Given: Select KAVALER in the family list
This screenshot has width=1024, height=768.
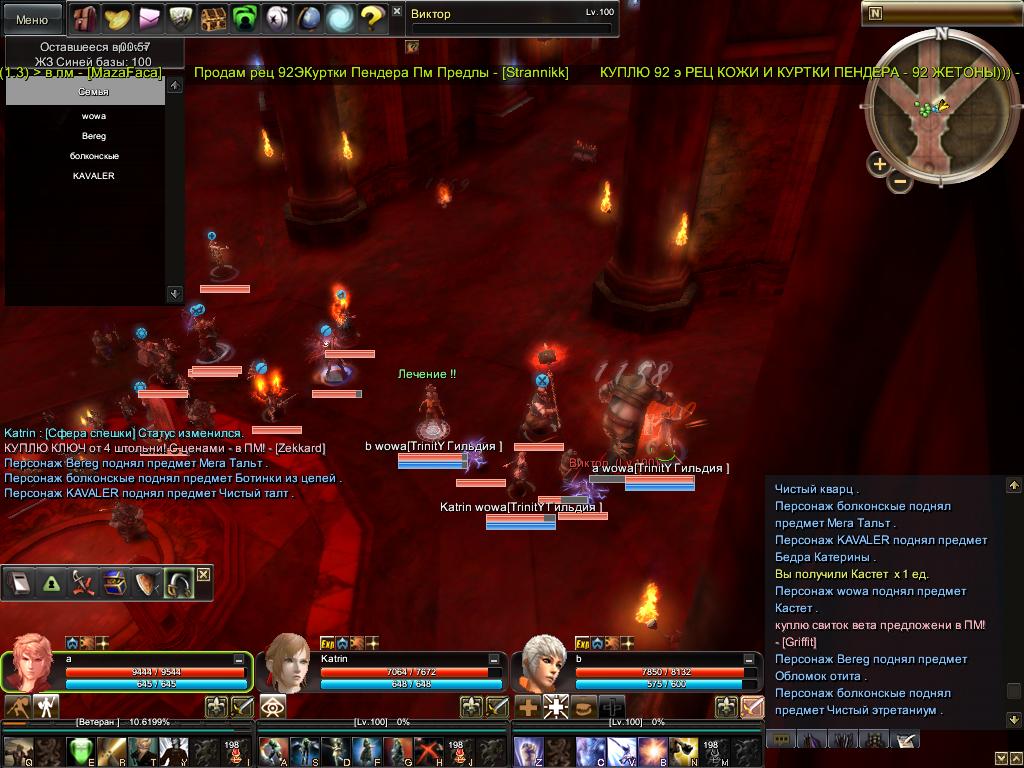Looking at the screenshot, I should (94, 176).
